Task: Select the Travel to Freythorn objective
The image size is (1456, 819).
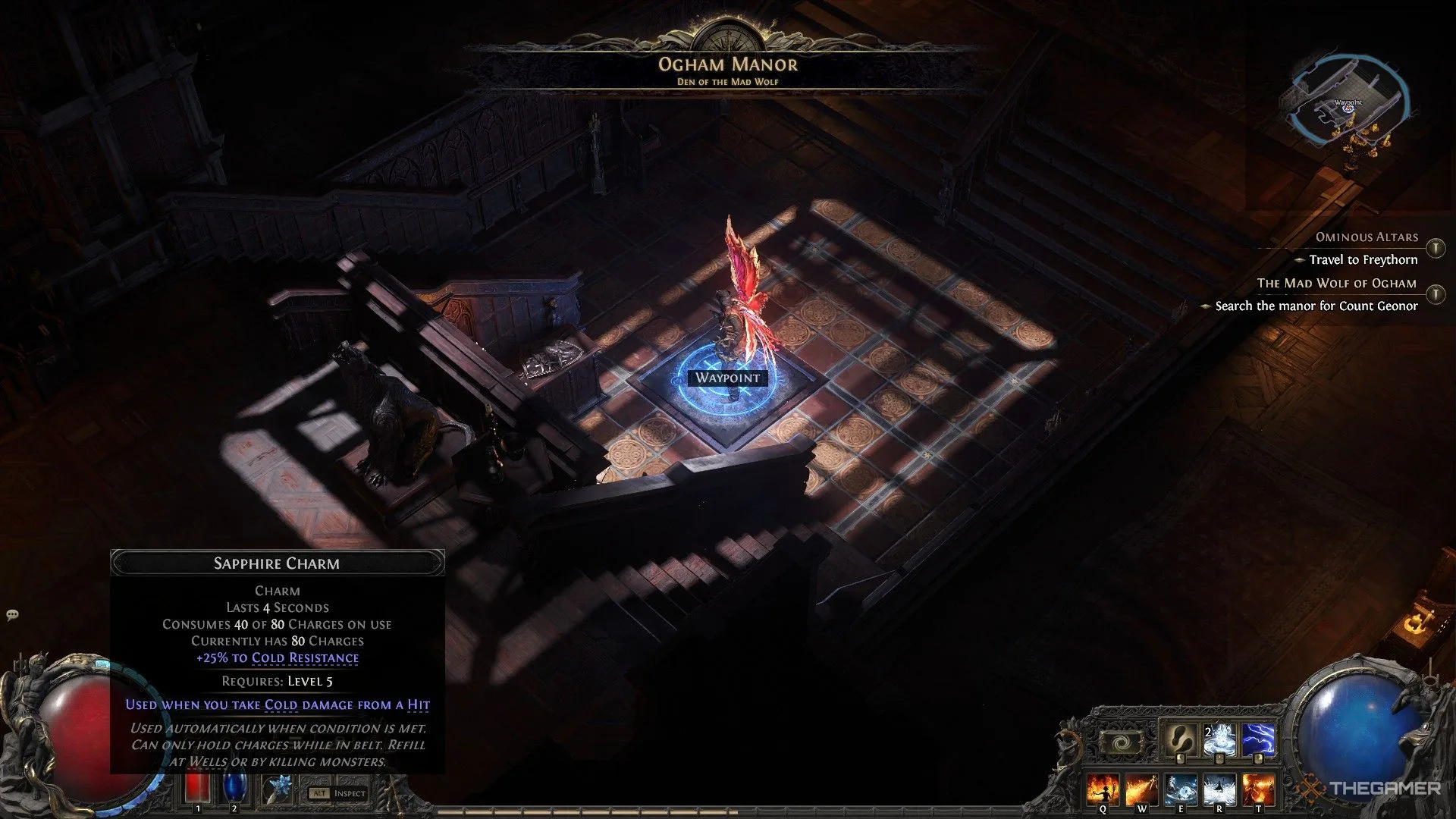Action: [x=1363, y=260]
